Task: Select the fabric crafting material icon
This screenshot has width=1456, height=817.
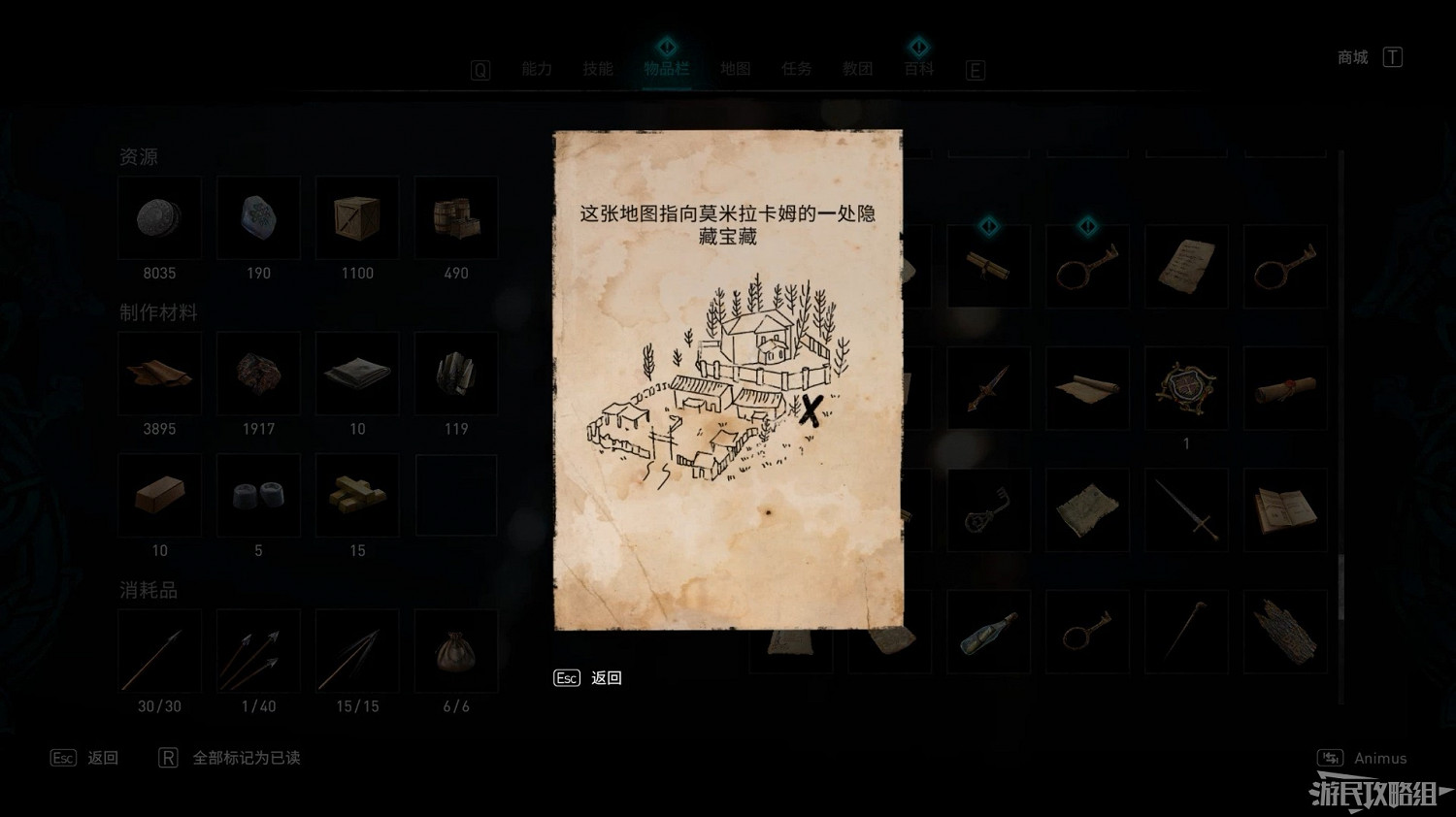Action: tap(357, 374)
